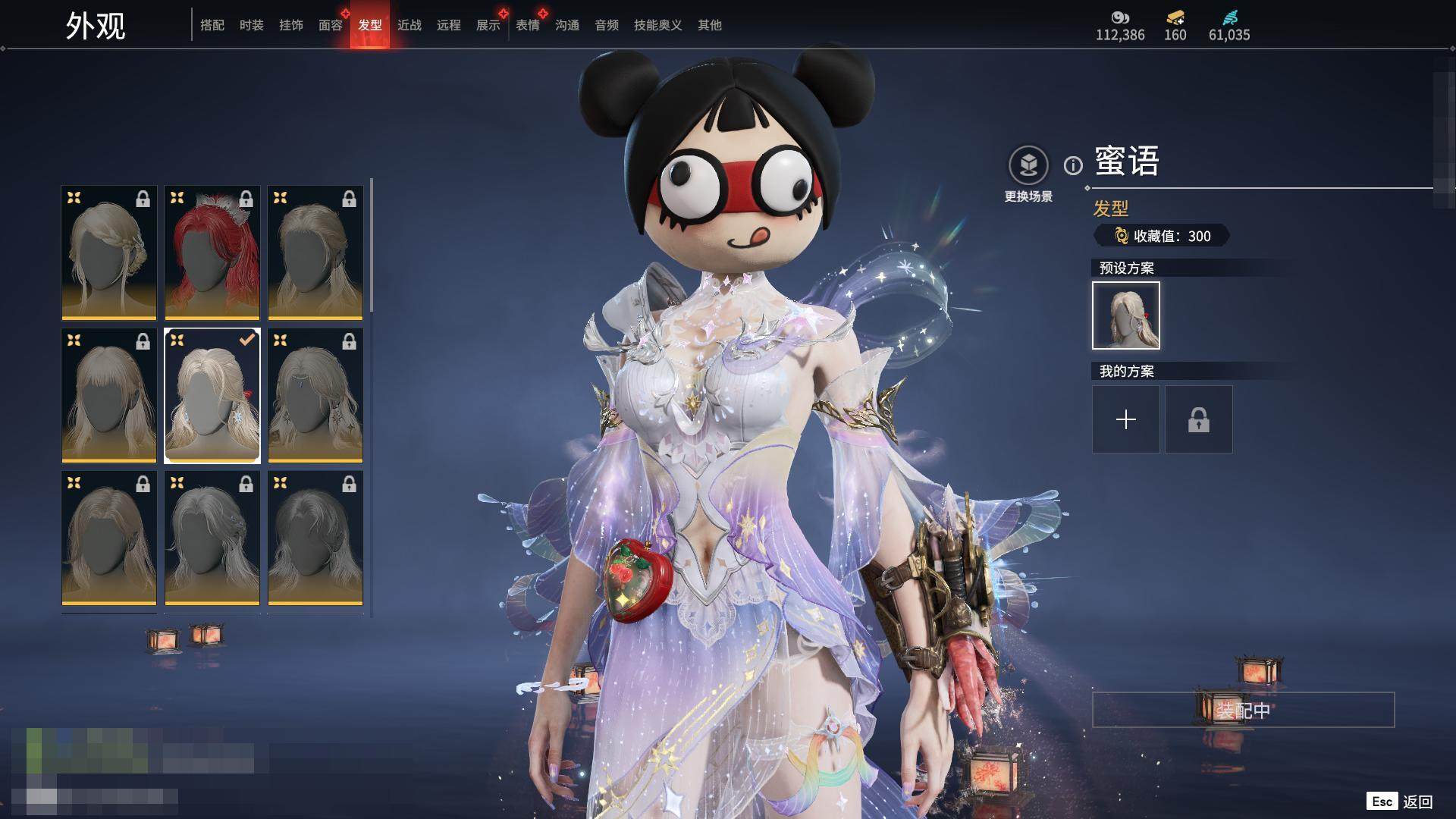This screenshot has width=1456, height=819.
Task: Switch to the 搭配 tab
Action: pyautogui.click(x=212, y=26)
